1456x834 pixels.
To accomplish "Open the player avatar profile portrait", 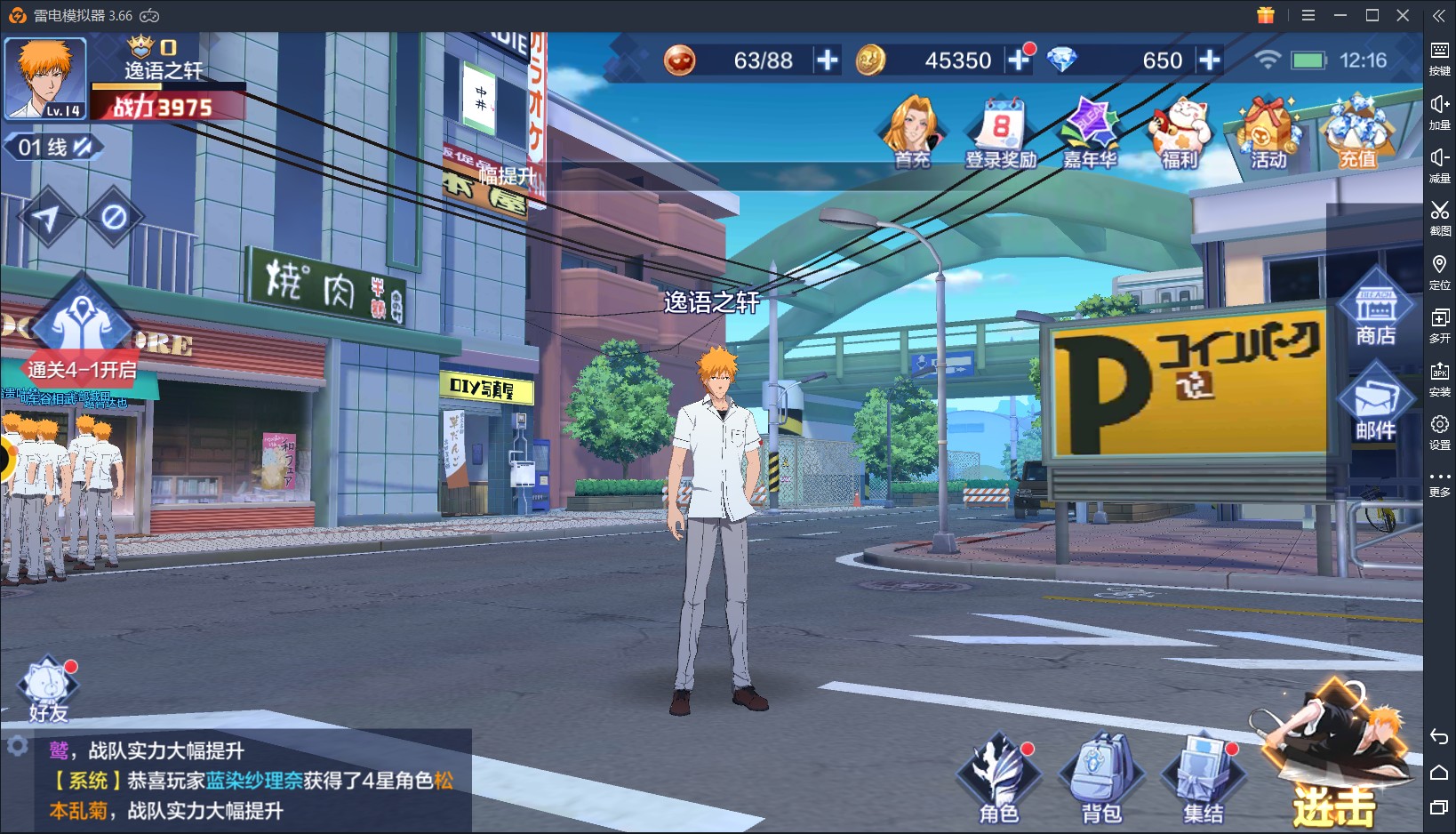I will click(x=45, y=77).
